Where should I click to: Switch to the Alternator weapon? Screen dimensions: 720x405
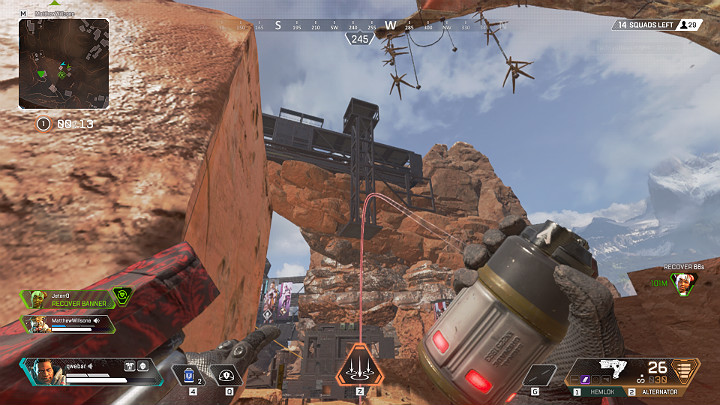click(662, 392)
